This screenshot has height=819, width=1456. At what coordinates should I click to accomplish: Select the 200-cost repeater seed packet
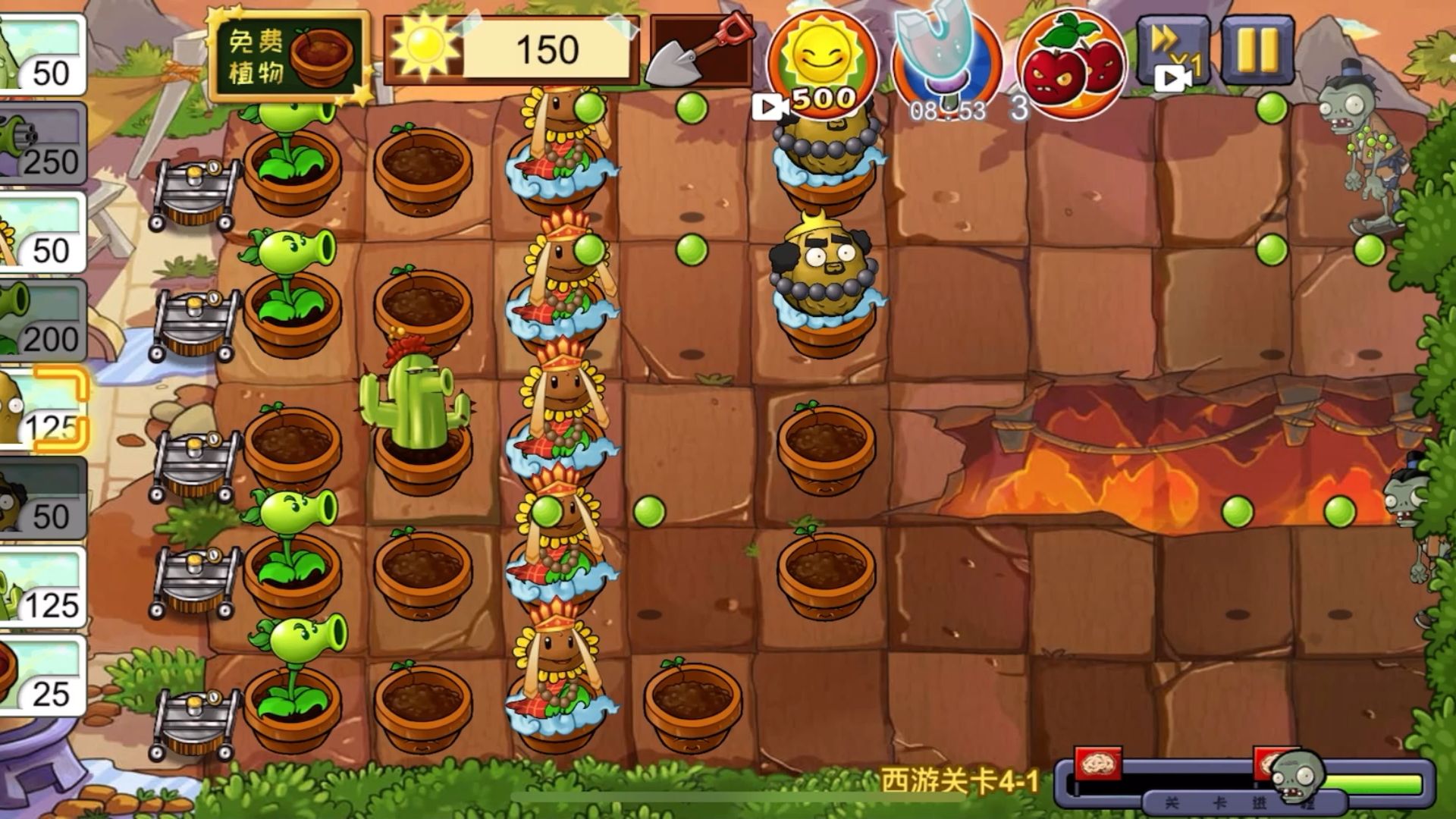tap(42, 321)
